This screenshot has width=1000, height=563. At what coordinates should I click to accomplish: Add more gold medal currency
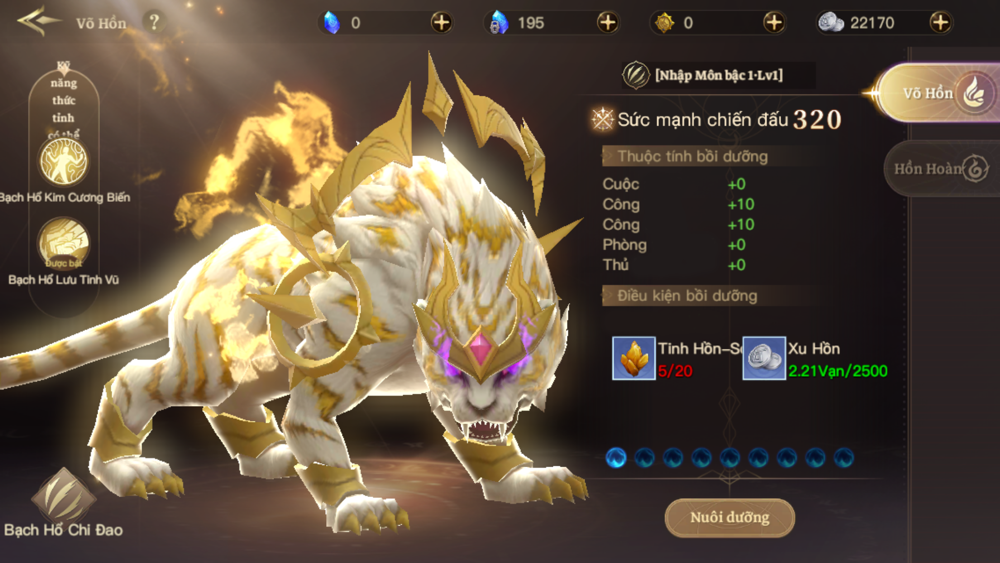774,22
